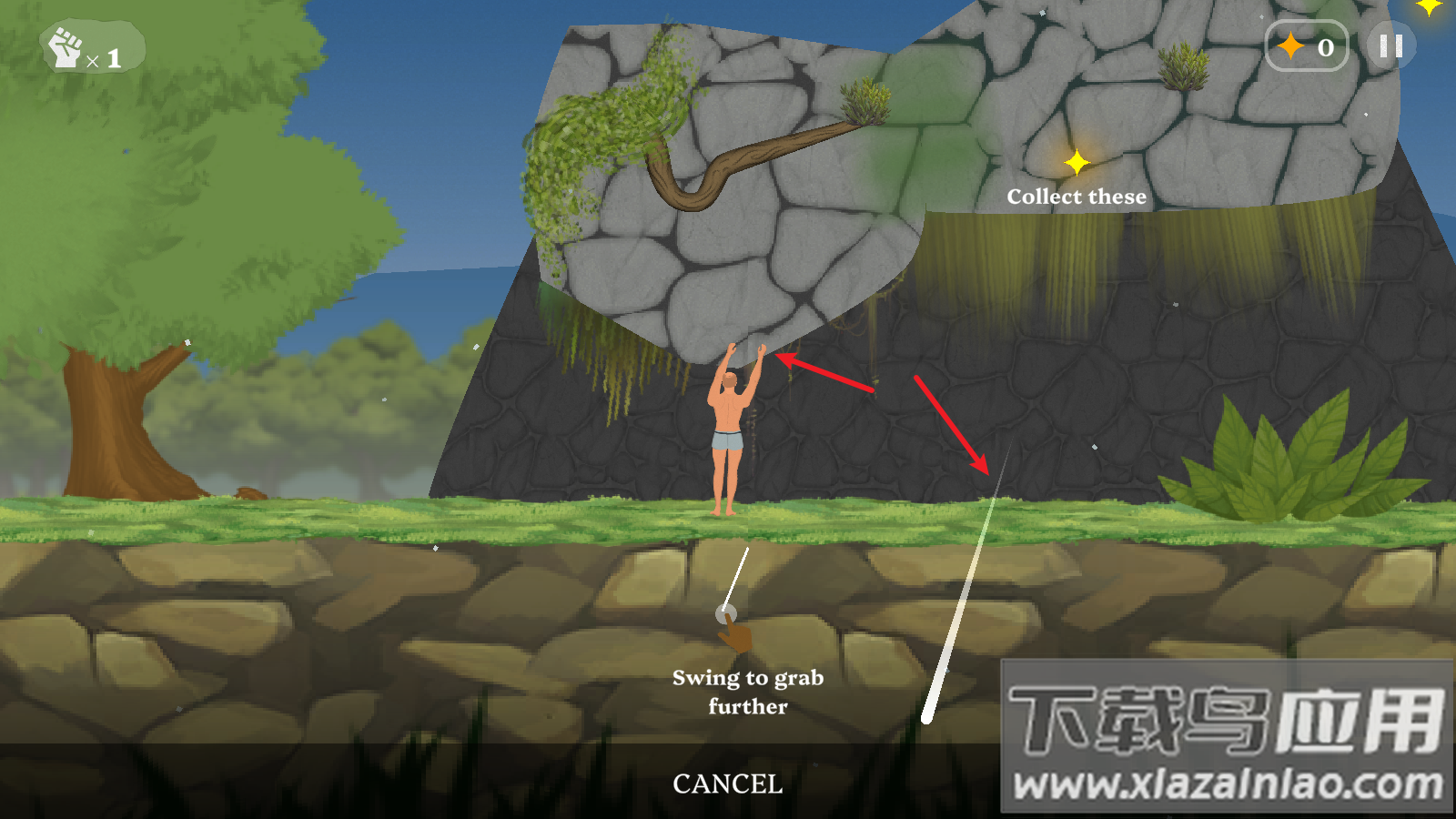Pause the game
This screenshot has height=819, width=1456.
[1390, 46]
